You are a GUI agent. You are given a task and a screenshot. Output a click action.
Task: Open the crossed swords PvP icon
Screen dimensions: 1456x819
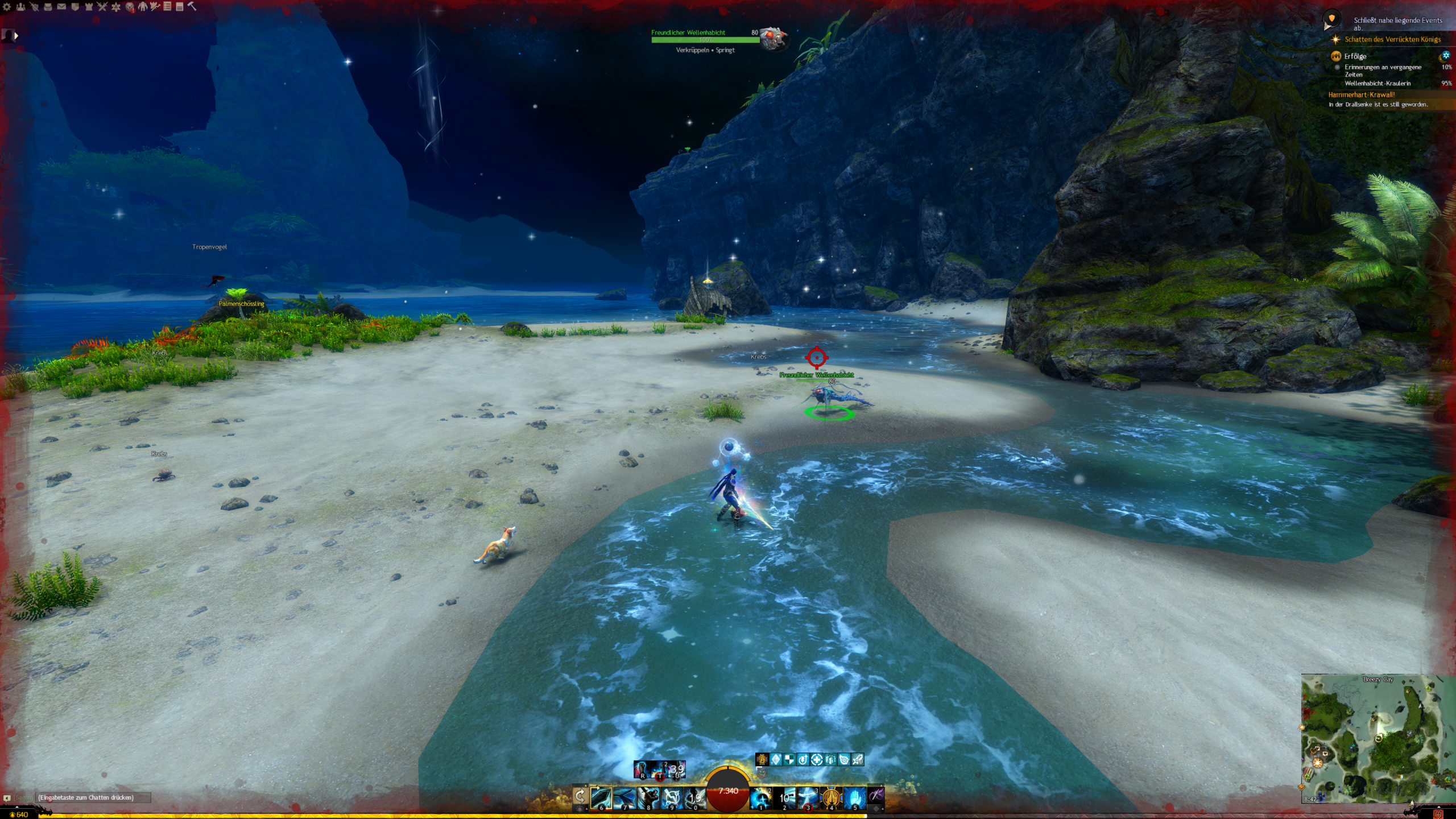pyautogui.click(x=102, y=7)
